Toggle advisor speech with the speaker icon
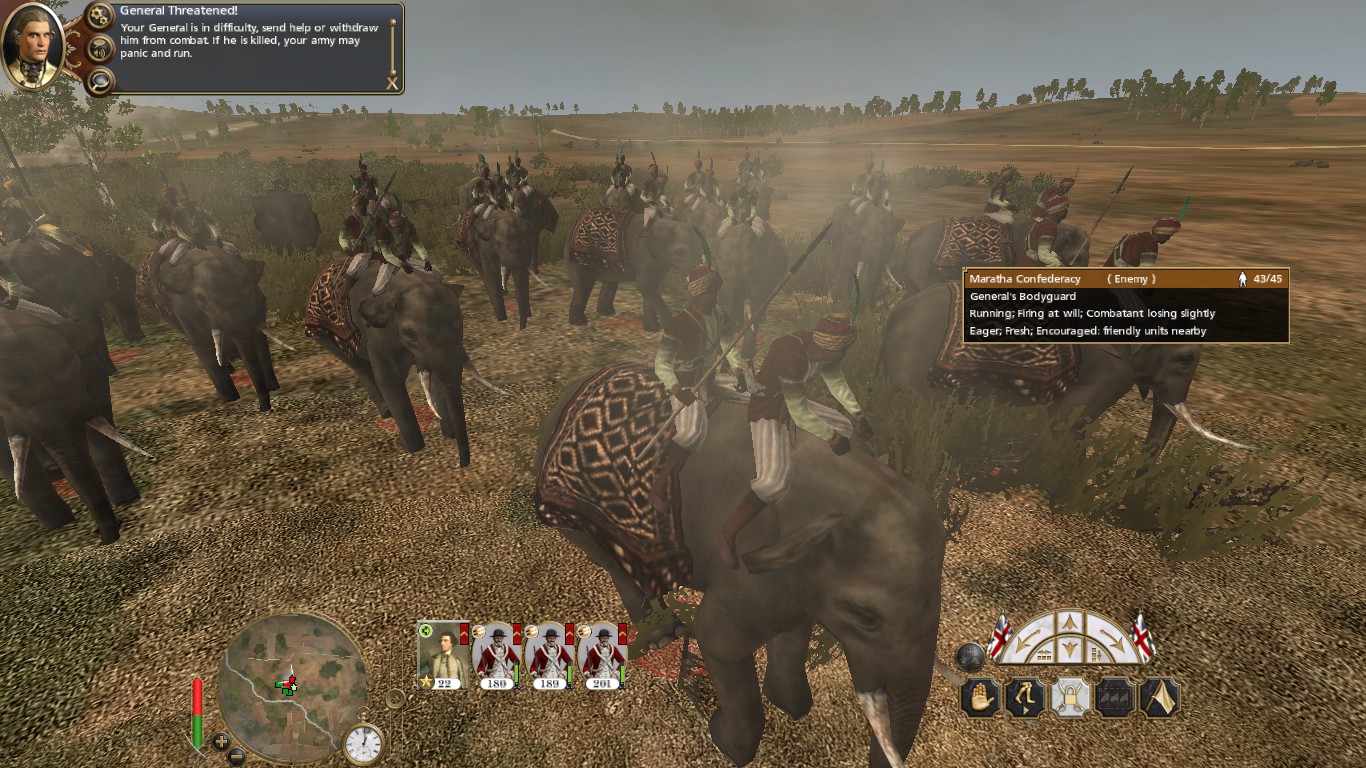1366x768 pixels. [99, 47]
